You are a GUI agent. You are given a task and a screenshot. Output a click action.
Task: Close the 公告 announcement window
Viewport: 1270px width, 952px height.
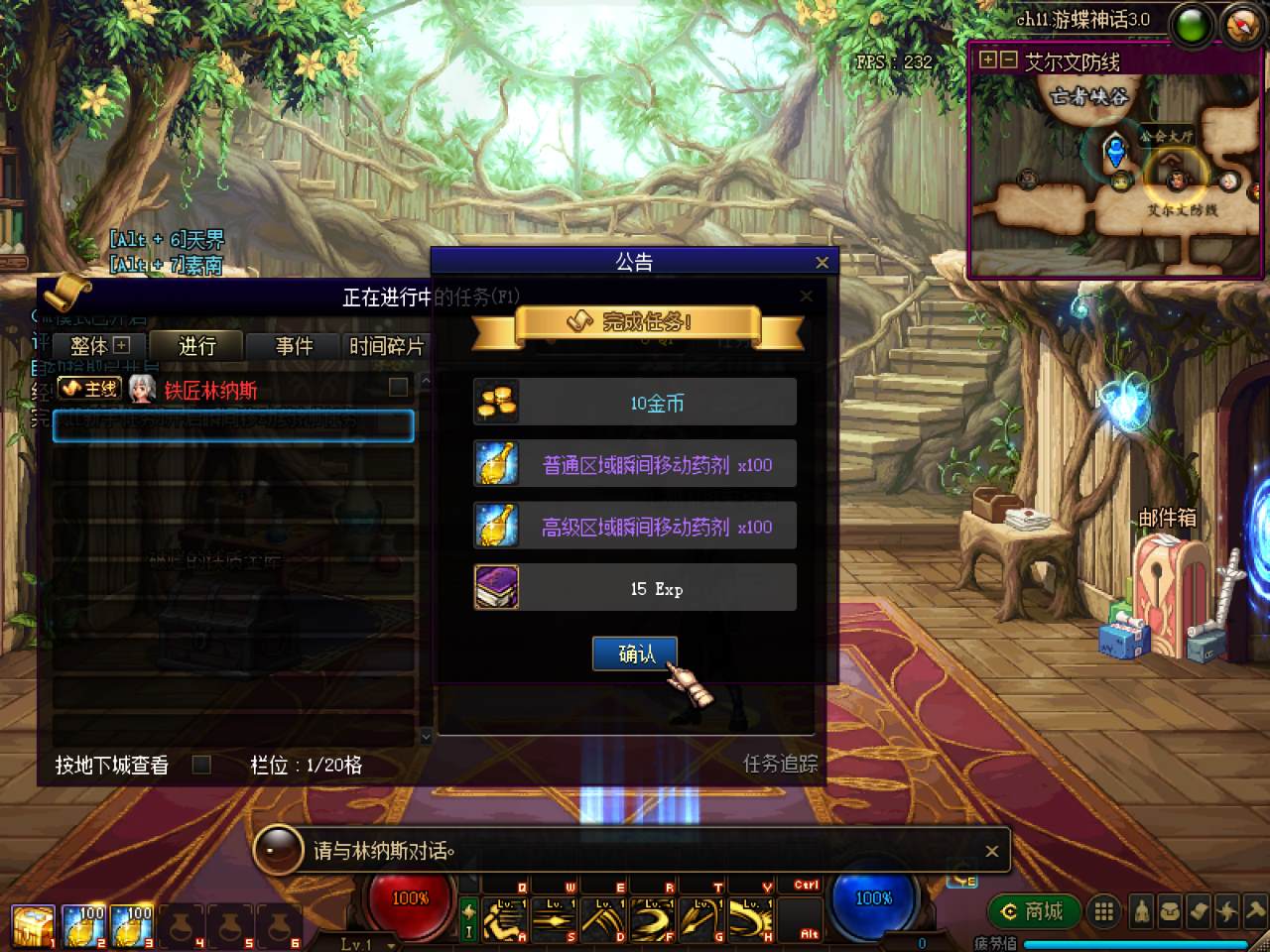822,263
